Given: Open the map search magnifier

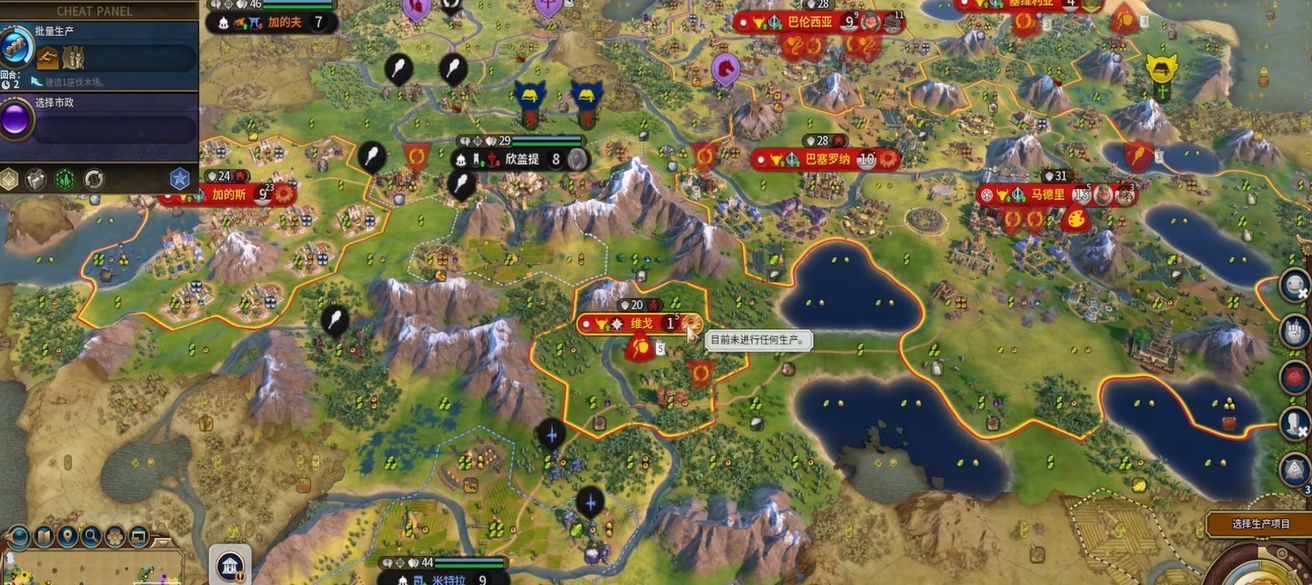Looking at the screenshot, I should click(91, 537).
